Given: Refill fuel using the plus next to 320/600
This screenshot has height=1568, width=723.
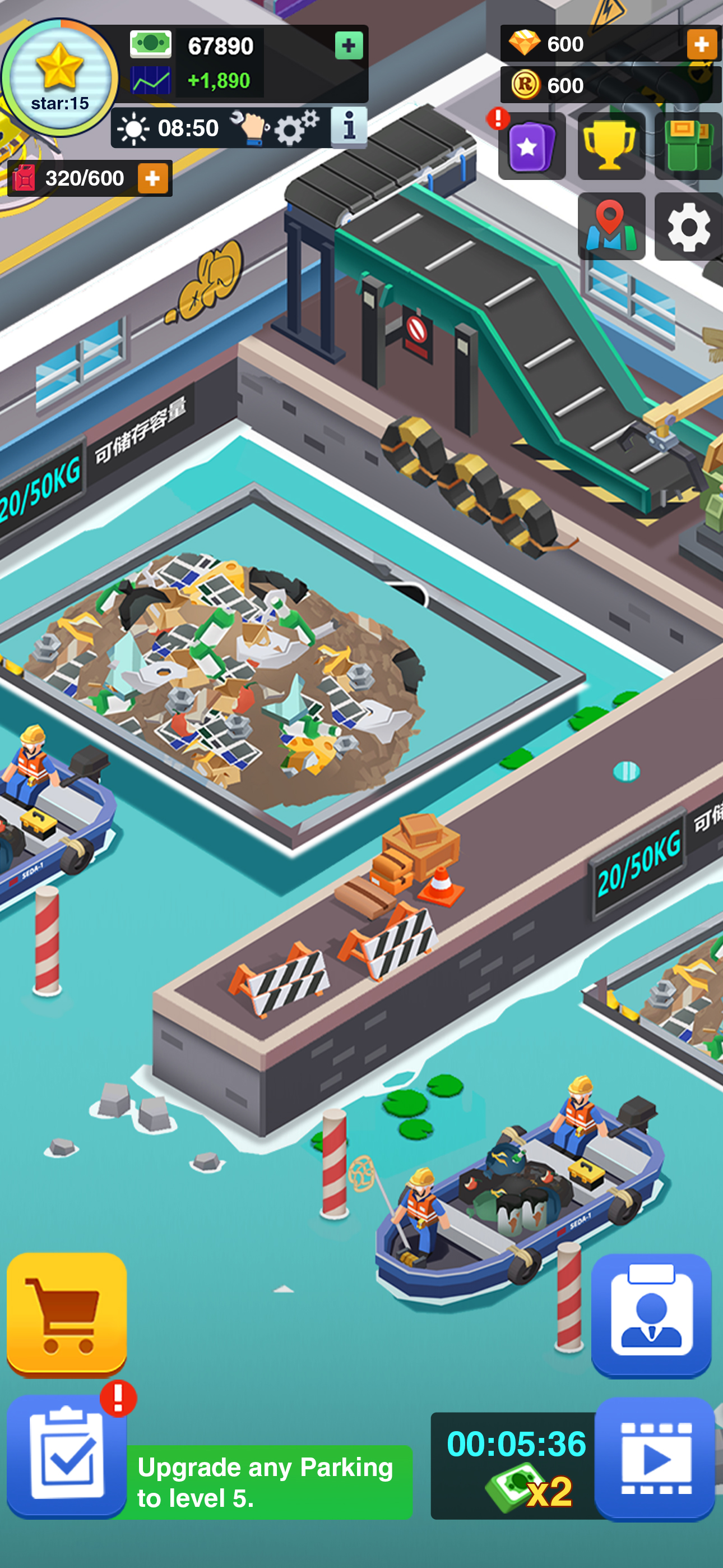Looking at the screenshot, I should coord(154,178).
